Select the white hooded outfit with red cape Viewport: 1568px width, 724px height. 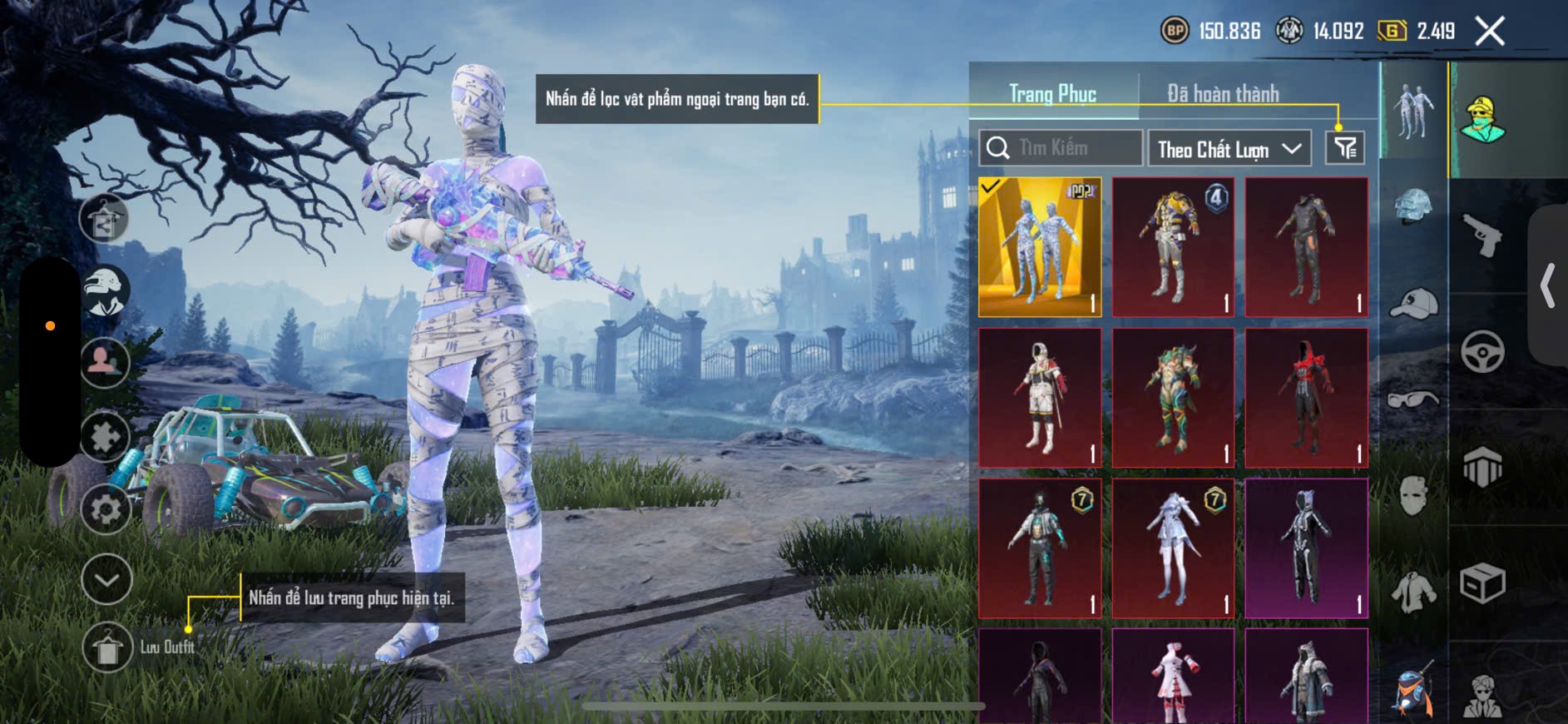[1040, 398]
